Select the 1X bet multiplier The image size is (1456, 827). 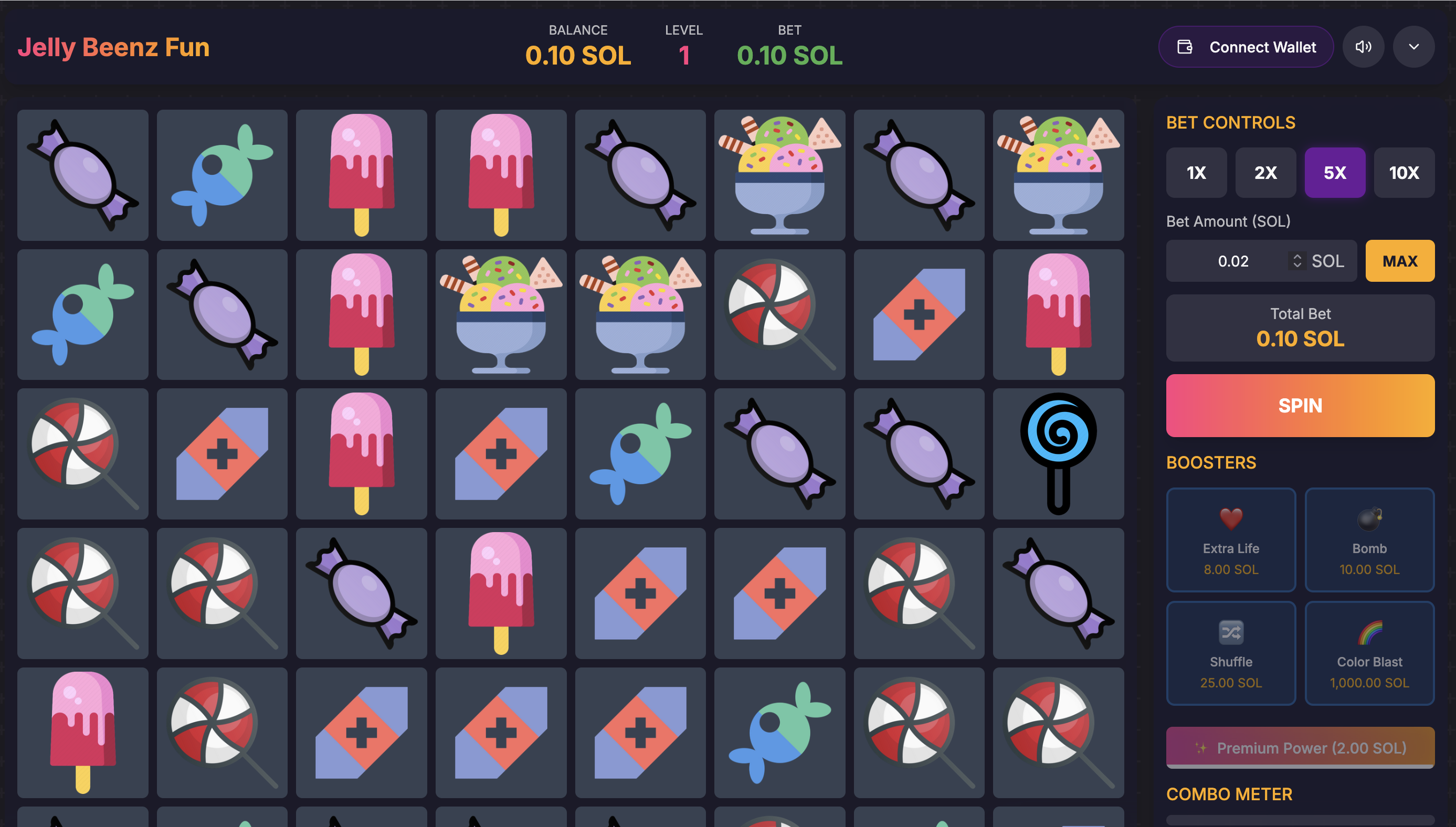coord(1196,173)
